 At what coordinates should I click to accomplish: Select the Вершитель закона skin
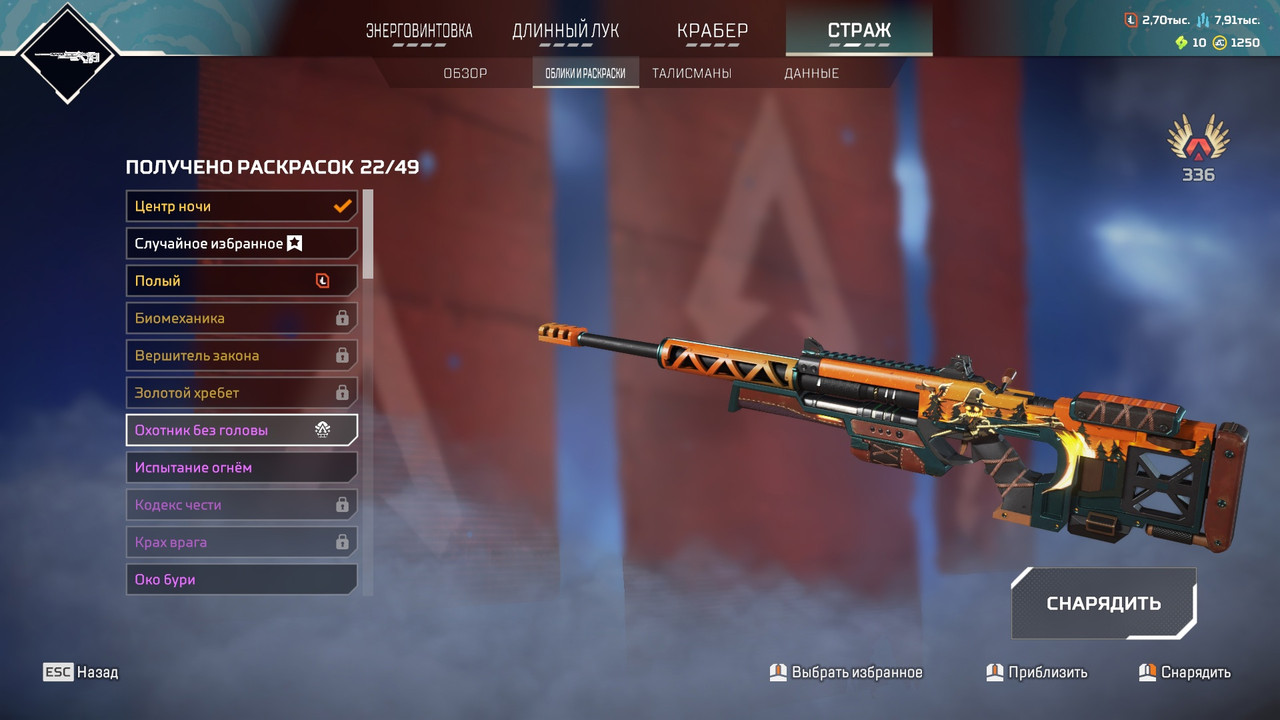pos(241,355)
